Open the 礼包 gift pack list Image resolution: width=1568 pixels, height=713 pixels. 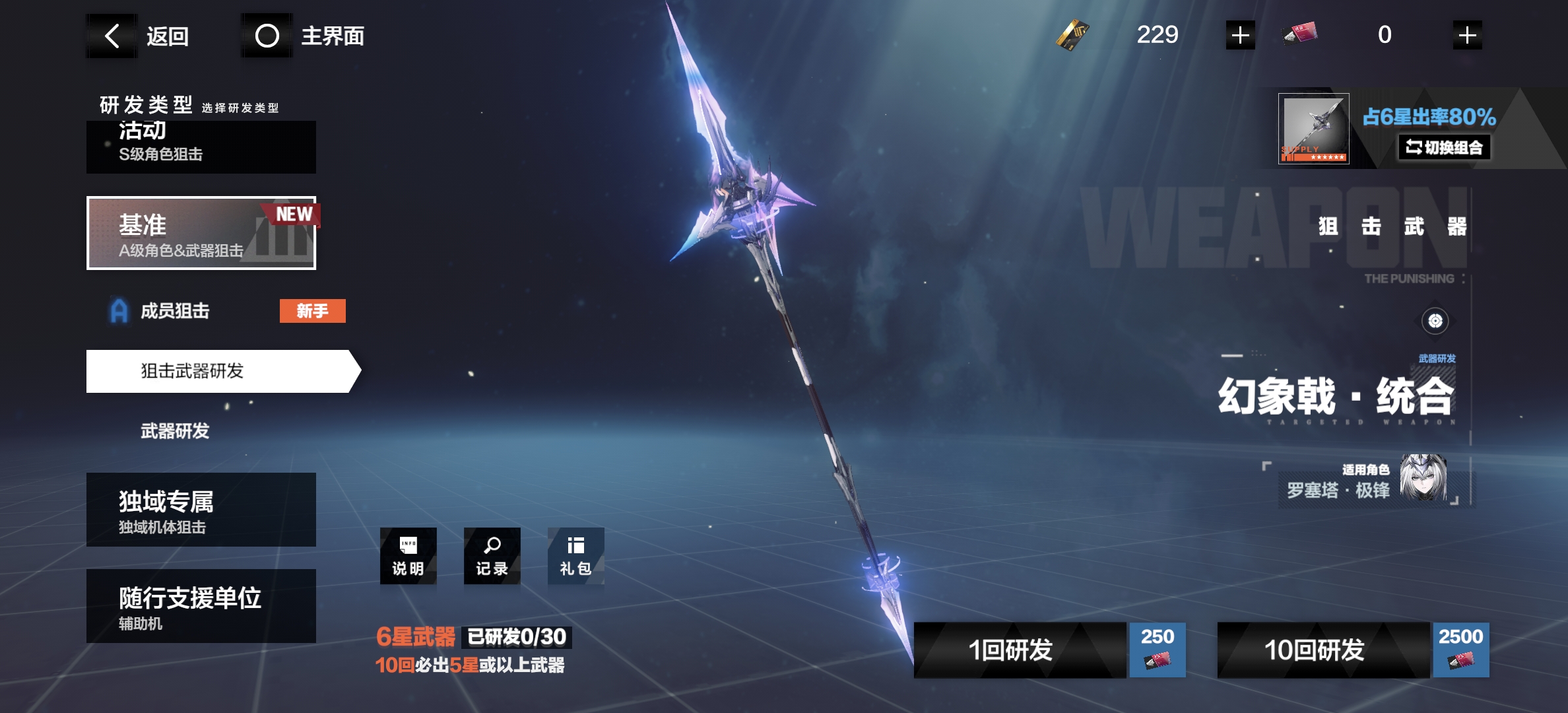(575, 556)
